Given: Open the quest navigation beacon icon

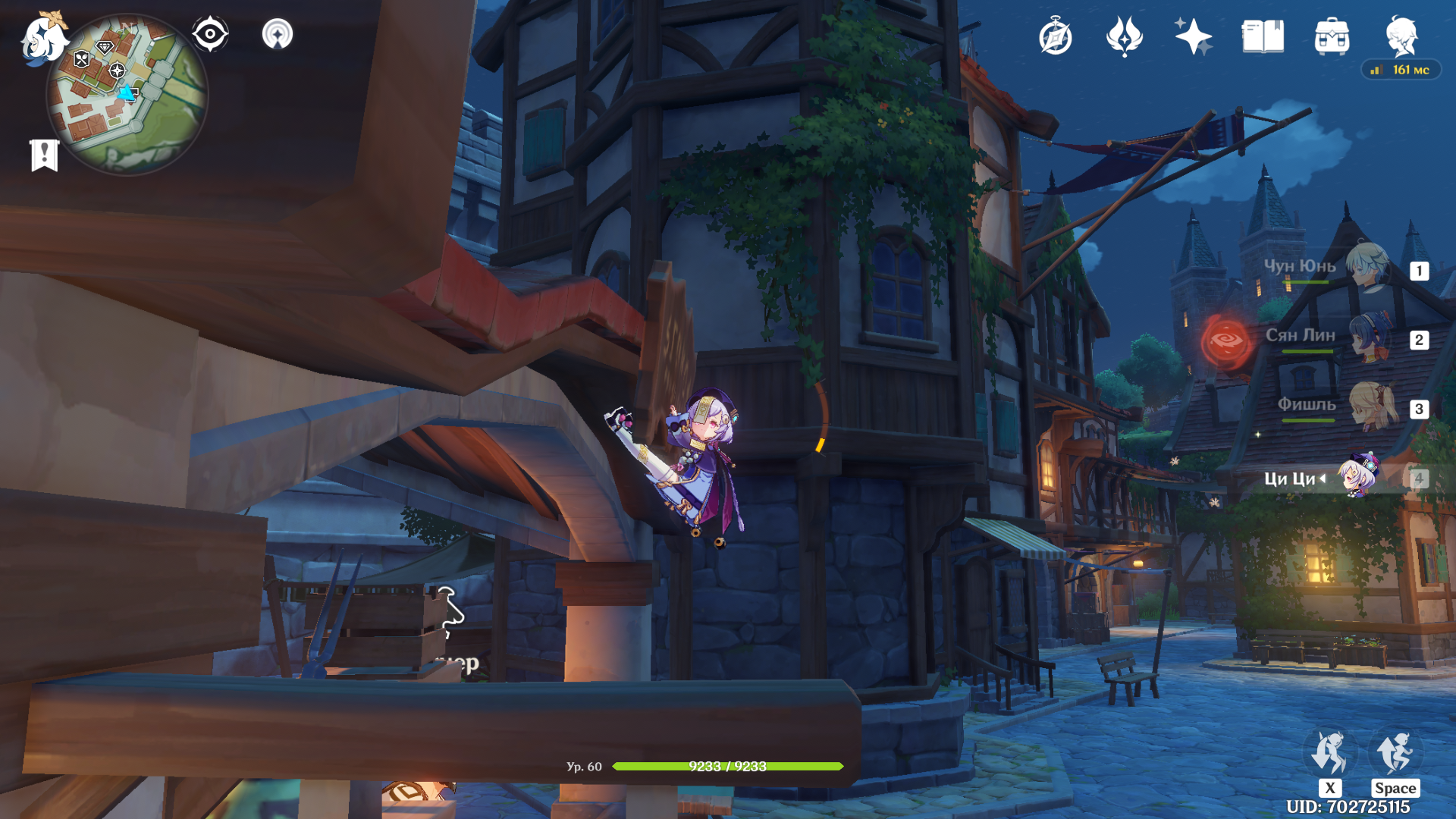Looking at the screenshot, I should point(278,34).
